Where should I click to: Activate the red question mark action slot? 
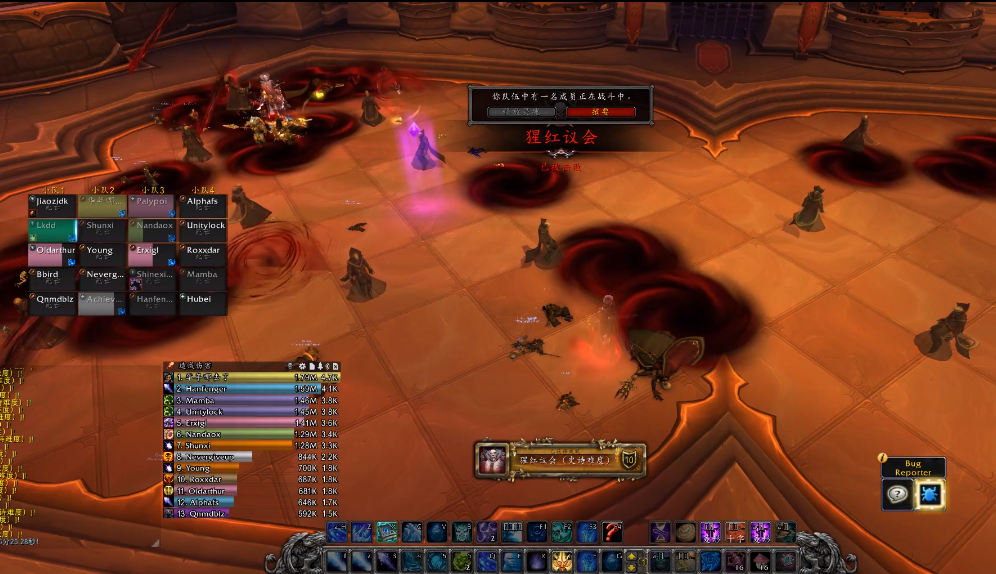point(613,532)
